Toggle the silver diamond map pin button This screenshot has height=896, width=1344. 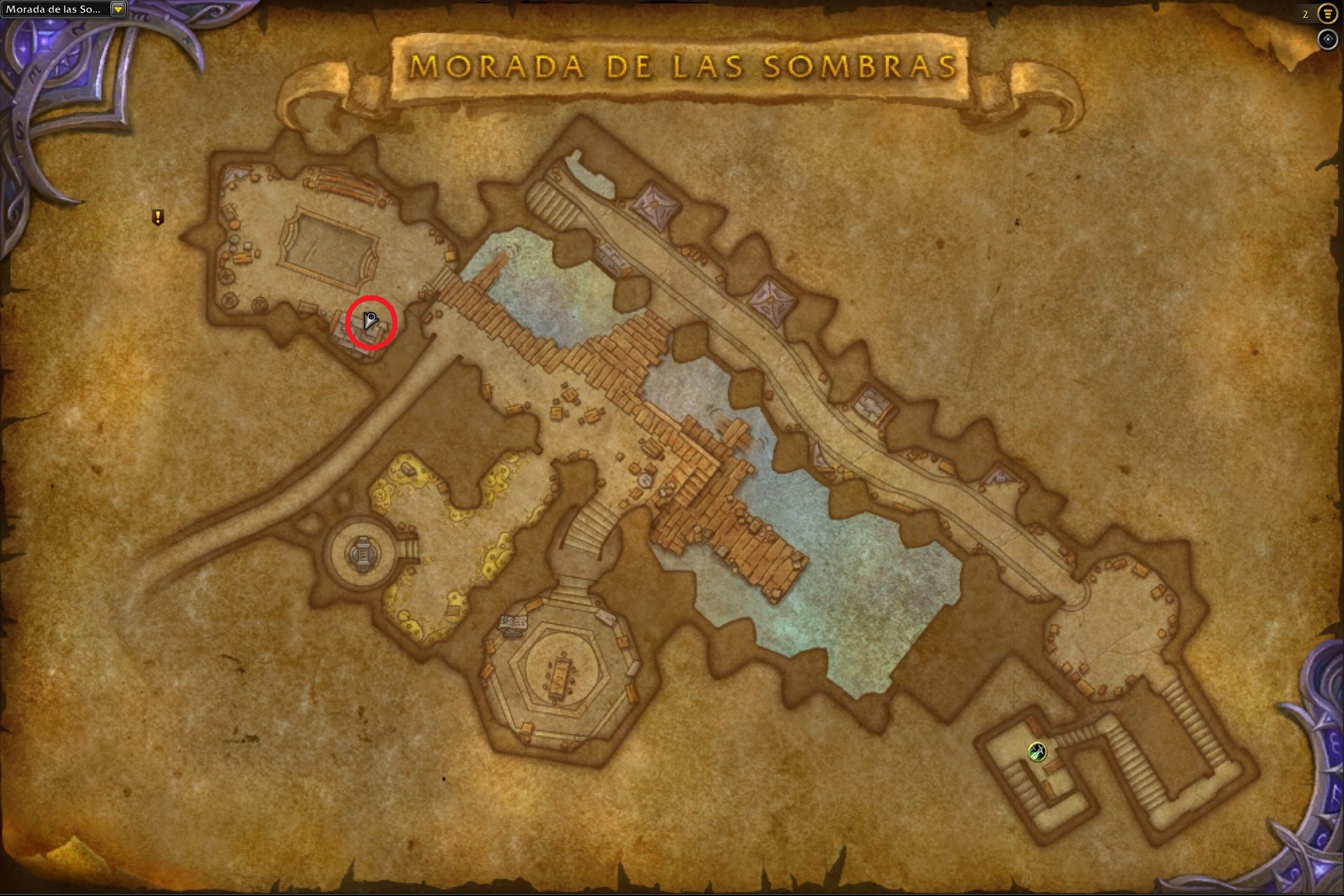pyautogui.click(x=1327, y=40)
